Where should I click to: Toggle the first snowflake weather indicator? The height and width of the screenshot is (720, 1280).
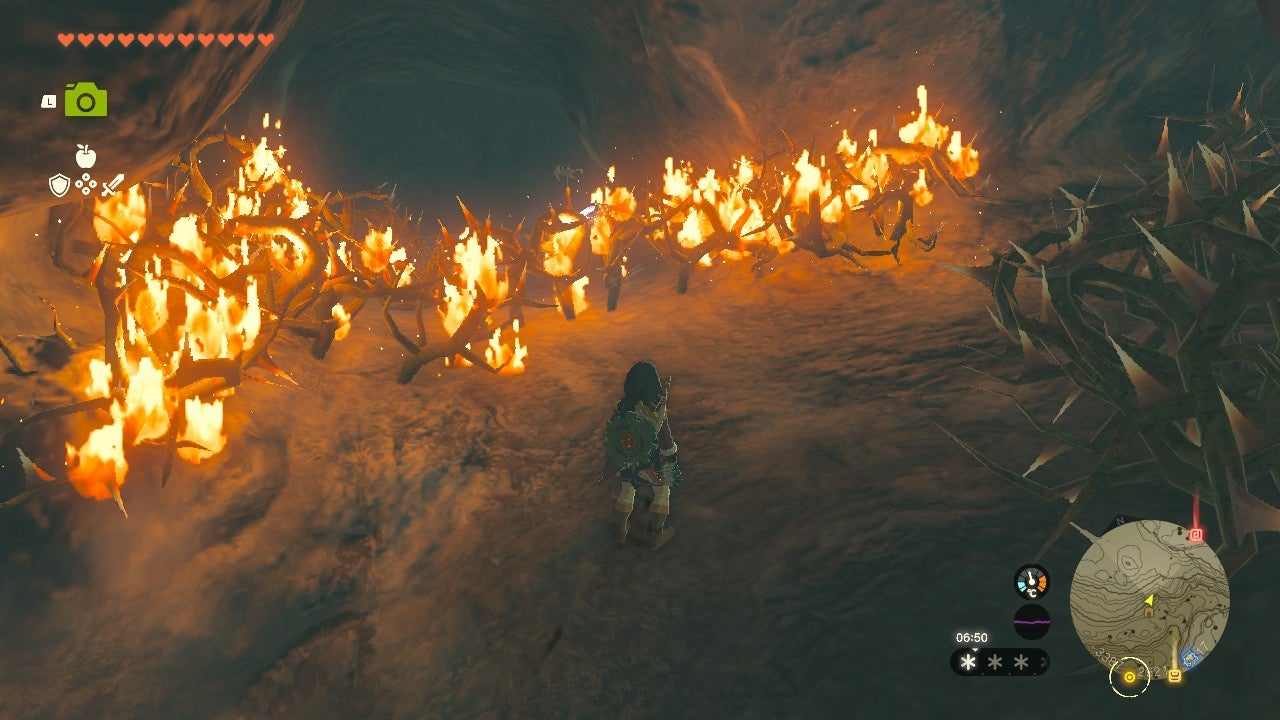966,661
